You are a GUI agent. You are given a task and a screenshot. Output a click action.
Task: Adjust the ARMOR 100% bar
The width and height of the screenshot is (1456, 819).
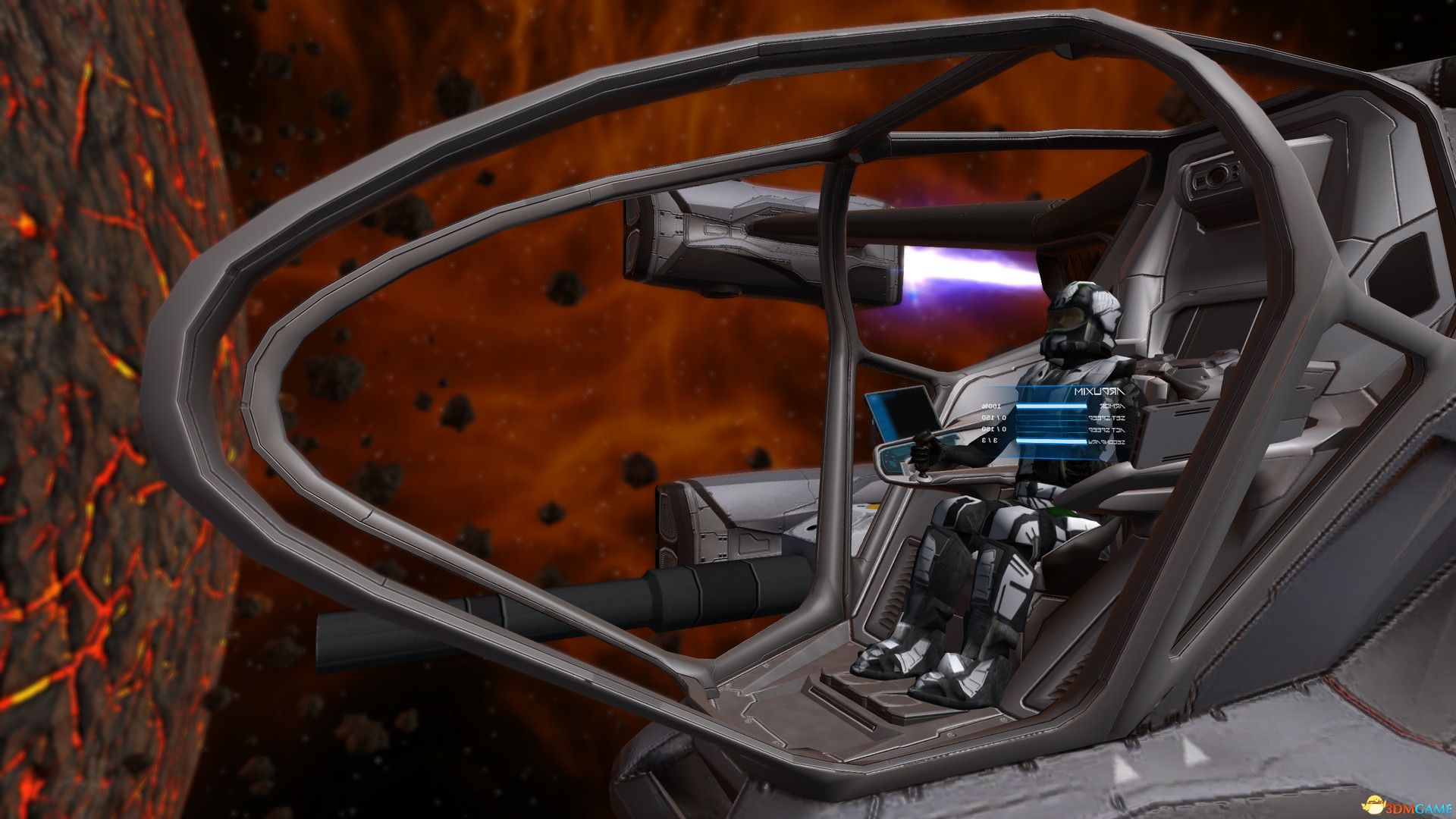click(x=1052, y=406)
